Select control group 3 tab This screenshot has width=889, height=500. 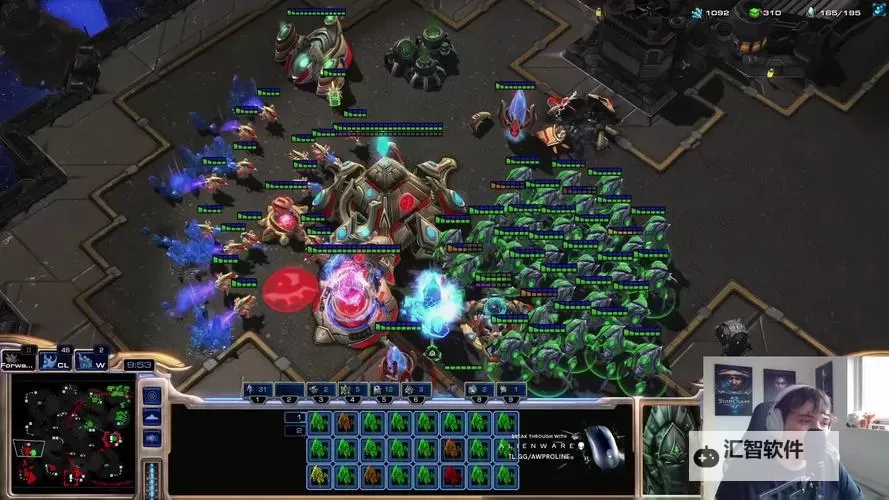tap(321, 389)
